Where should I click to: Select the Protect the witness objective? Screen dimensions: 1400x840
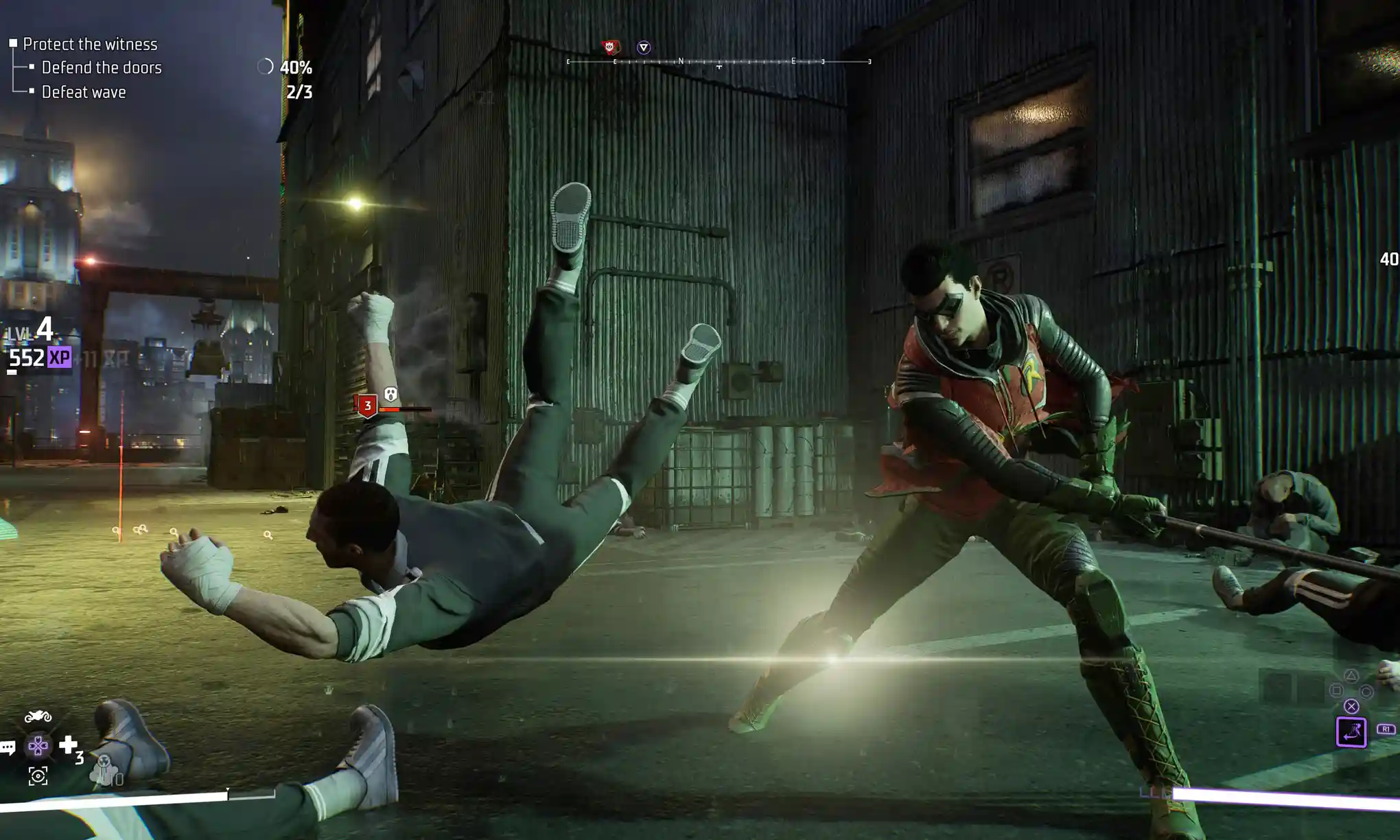coord(90,44)
